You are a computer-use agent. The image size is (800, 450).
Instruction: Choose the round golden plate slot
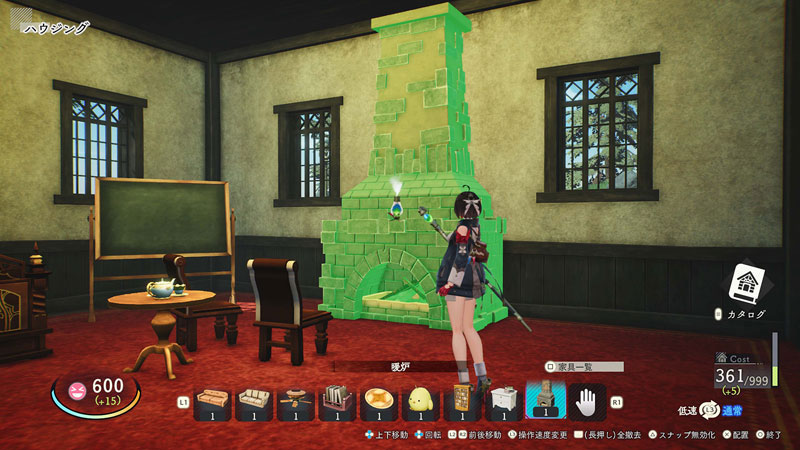379,400
